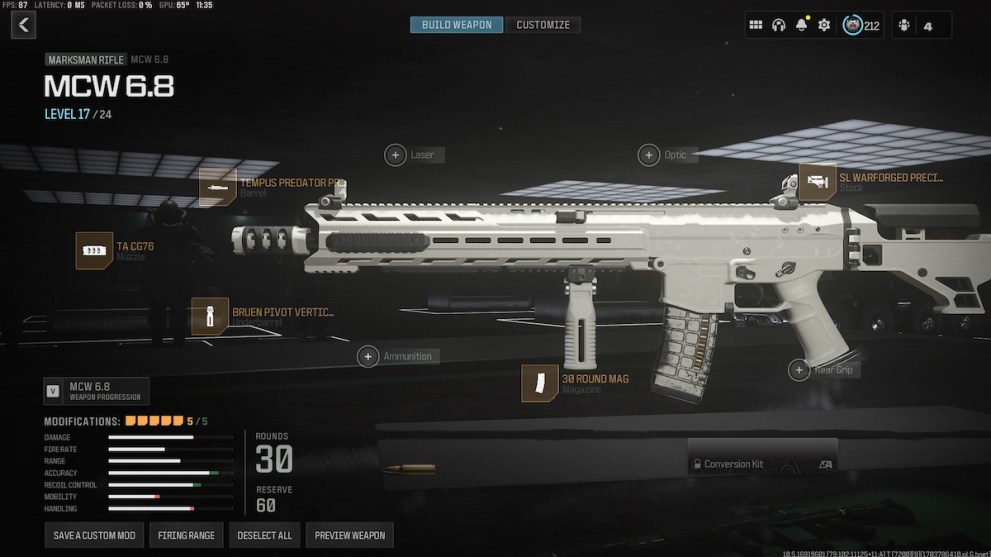Open MCW 6.8 weapon progression
Screen dimensions: 991x557
(96, 390)
